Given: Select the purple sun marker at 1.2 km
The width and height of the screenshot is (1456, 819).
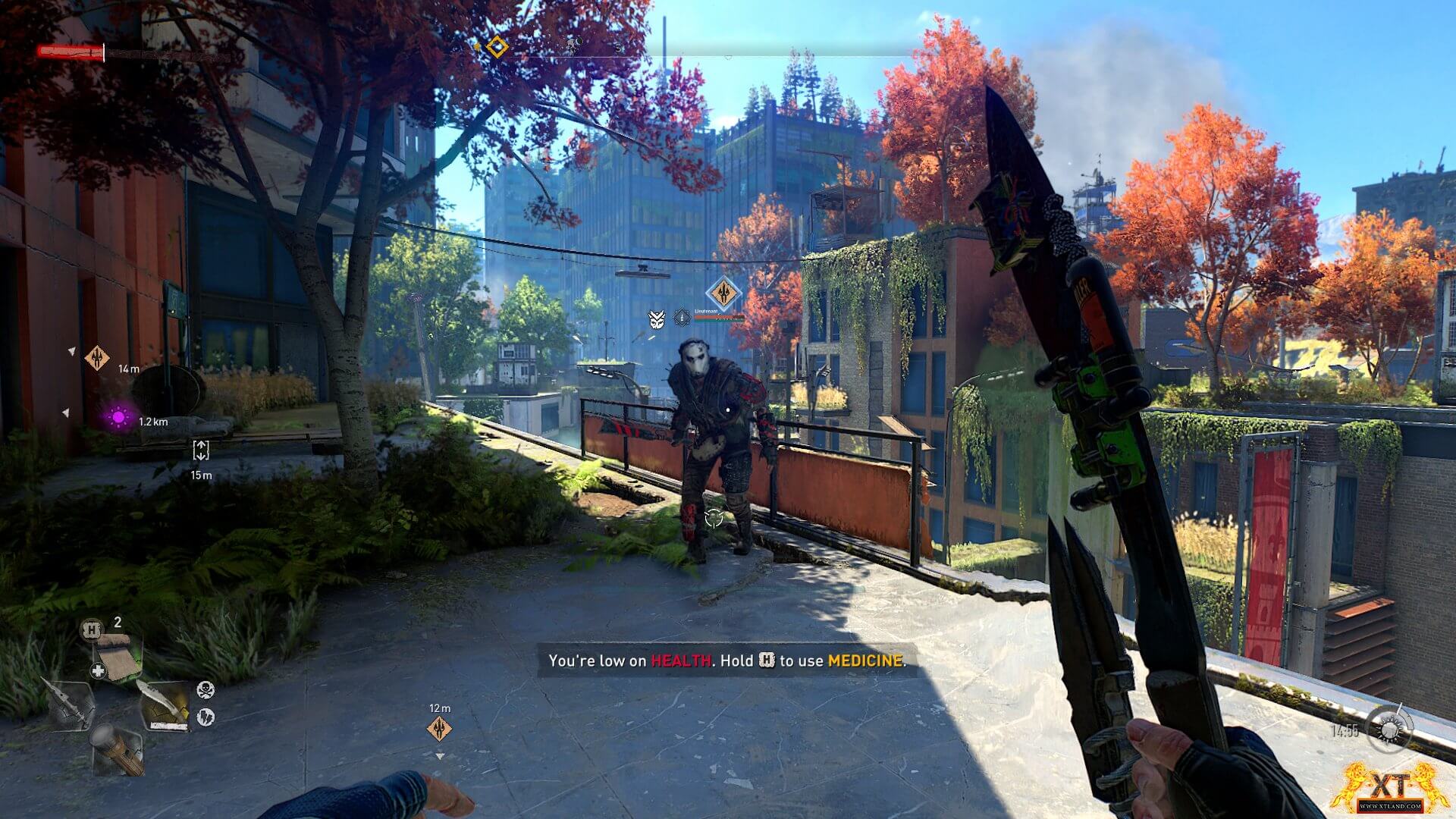Looking at the screenshot, I should click(x=118, y=417).
